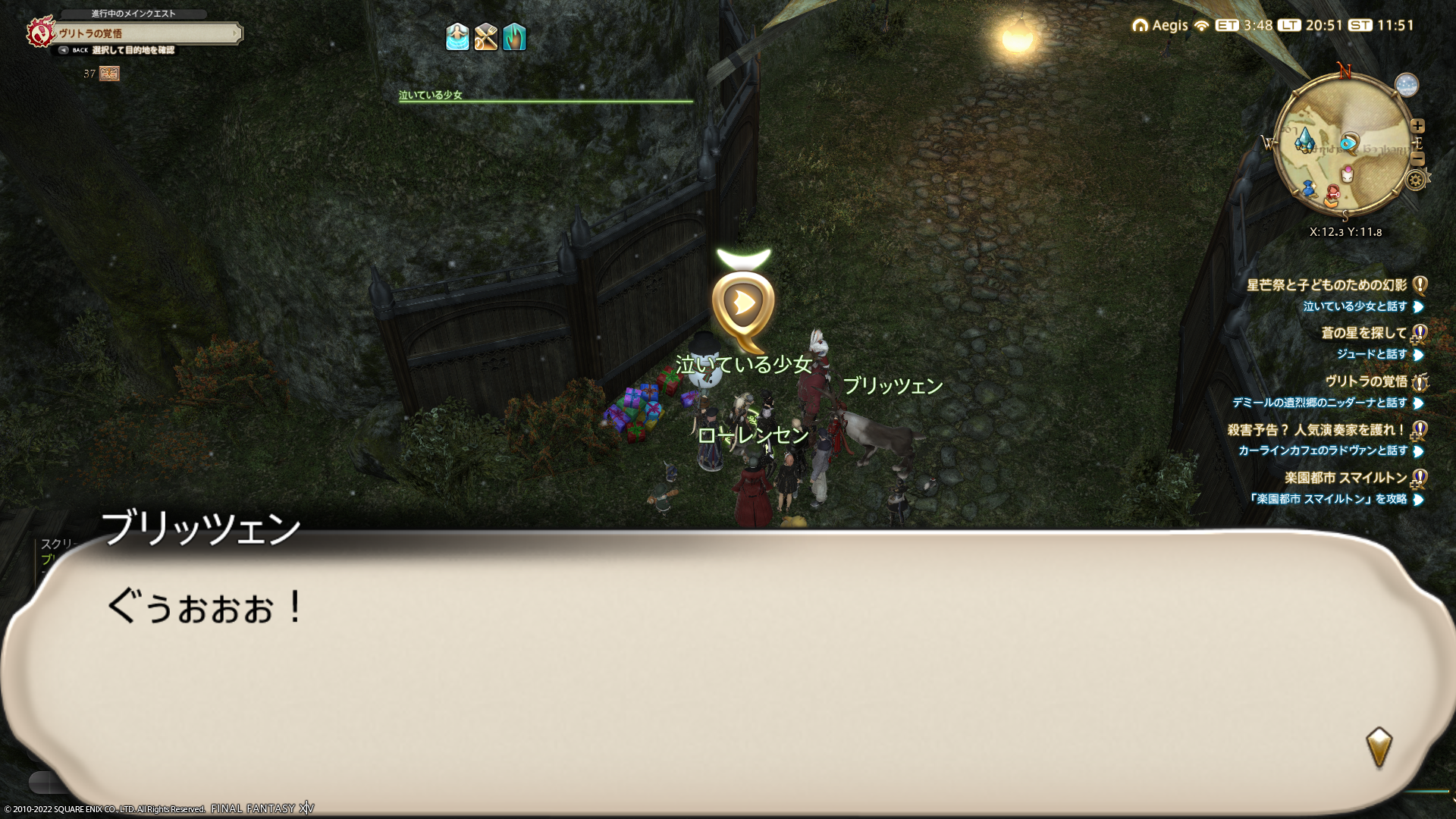
Task: Click the figure-in-water-ring status buff icon
Action: [457, 36]
